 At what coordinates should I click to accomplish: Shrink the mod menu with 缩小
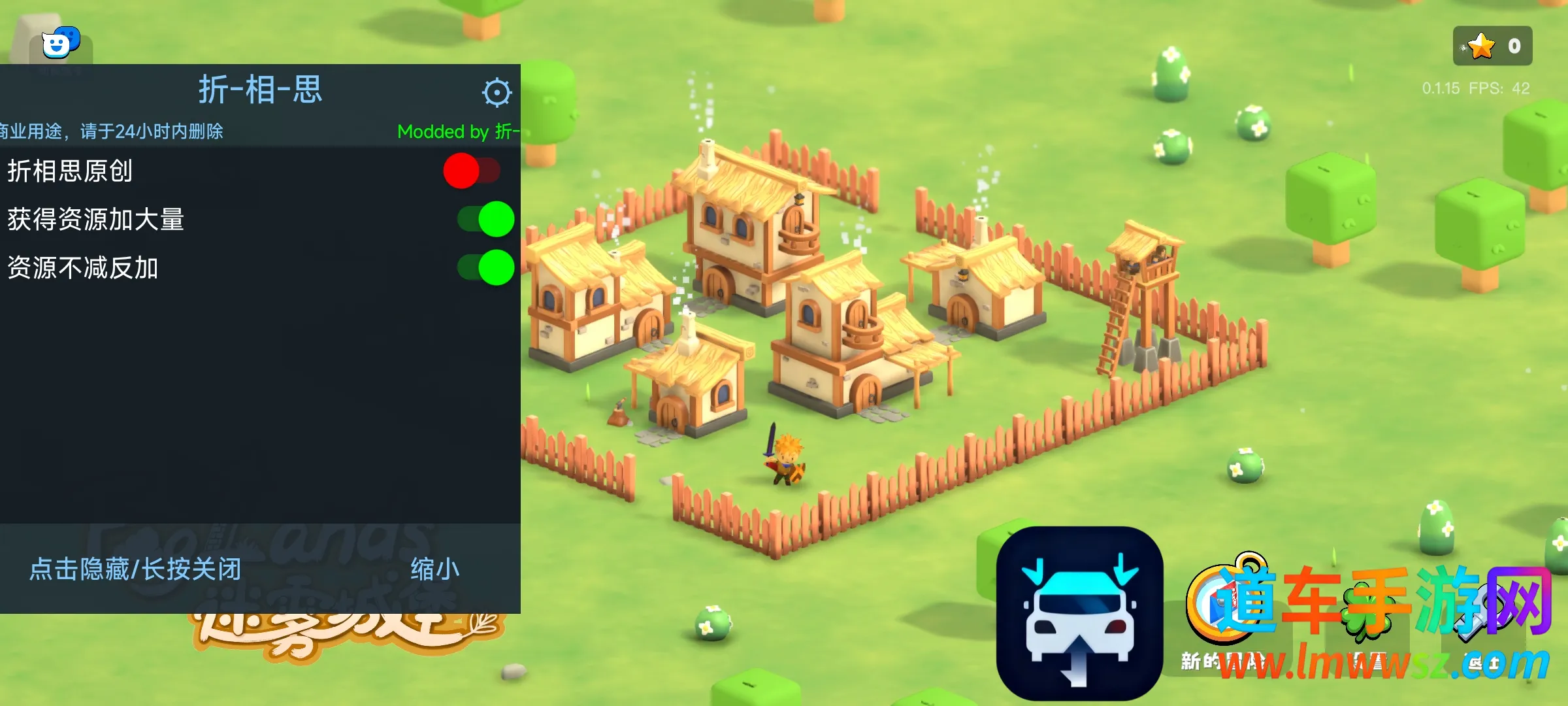click(x=434, y=569)
